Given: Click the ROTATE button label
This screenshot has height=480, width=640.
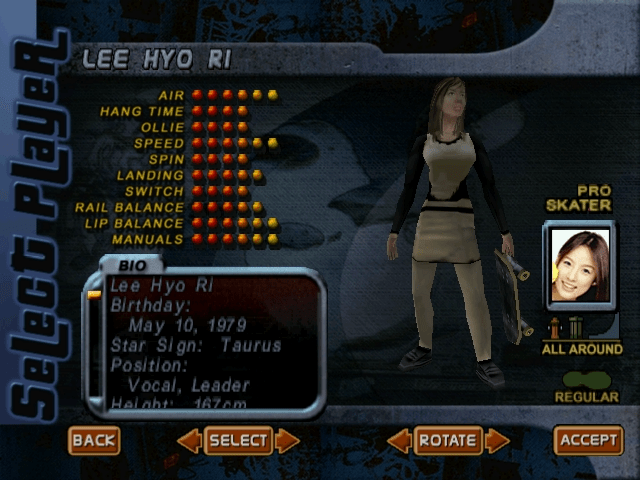Looking at the screenshot, I should click(448, 440).
